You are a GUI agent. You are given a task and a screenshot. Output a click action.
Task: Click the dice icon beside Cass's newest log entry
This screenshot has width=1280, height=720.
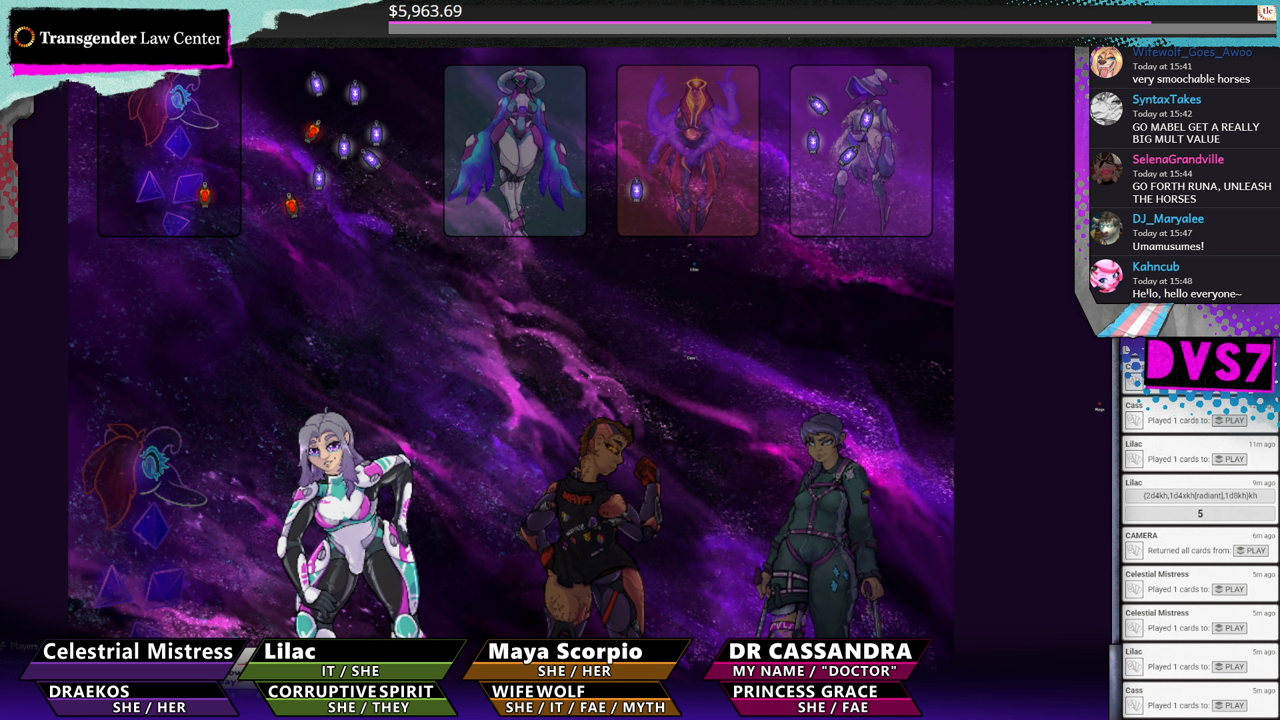click(x=1133, y=705)
